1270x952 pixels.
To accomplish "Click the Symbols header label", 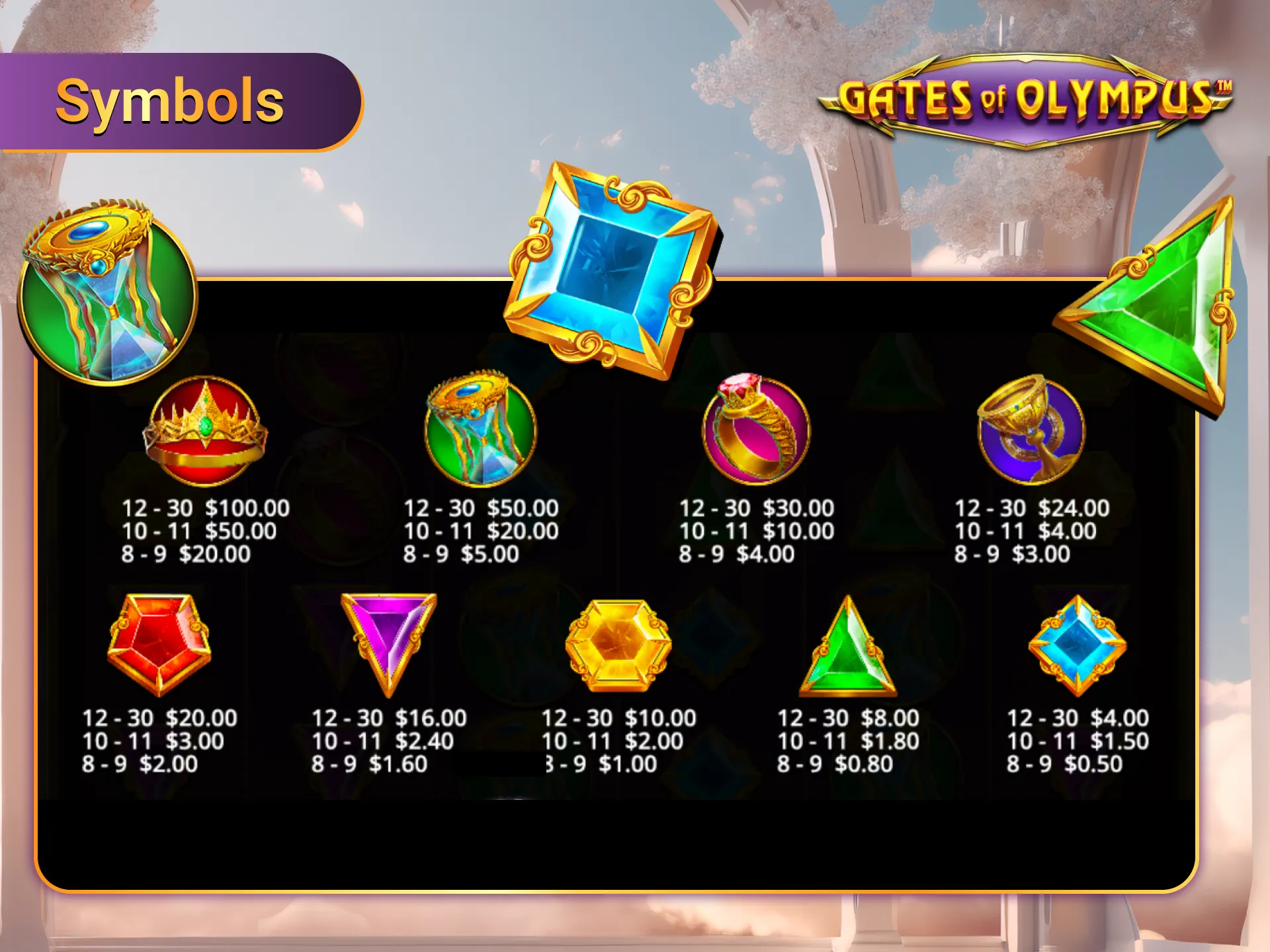I will [x=171, y=99].
